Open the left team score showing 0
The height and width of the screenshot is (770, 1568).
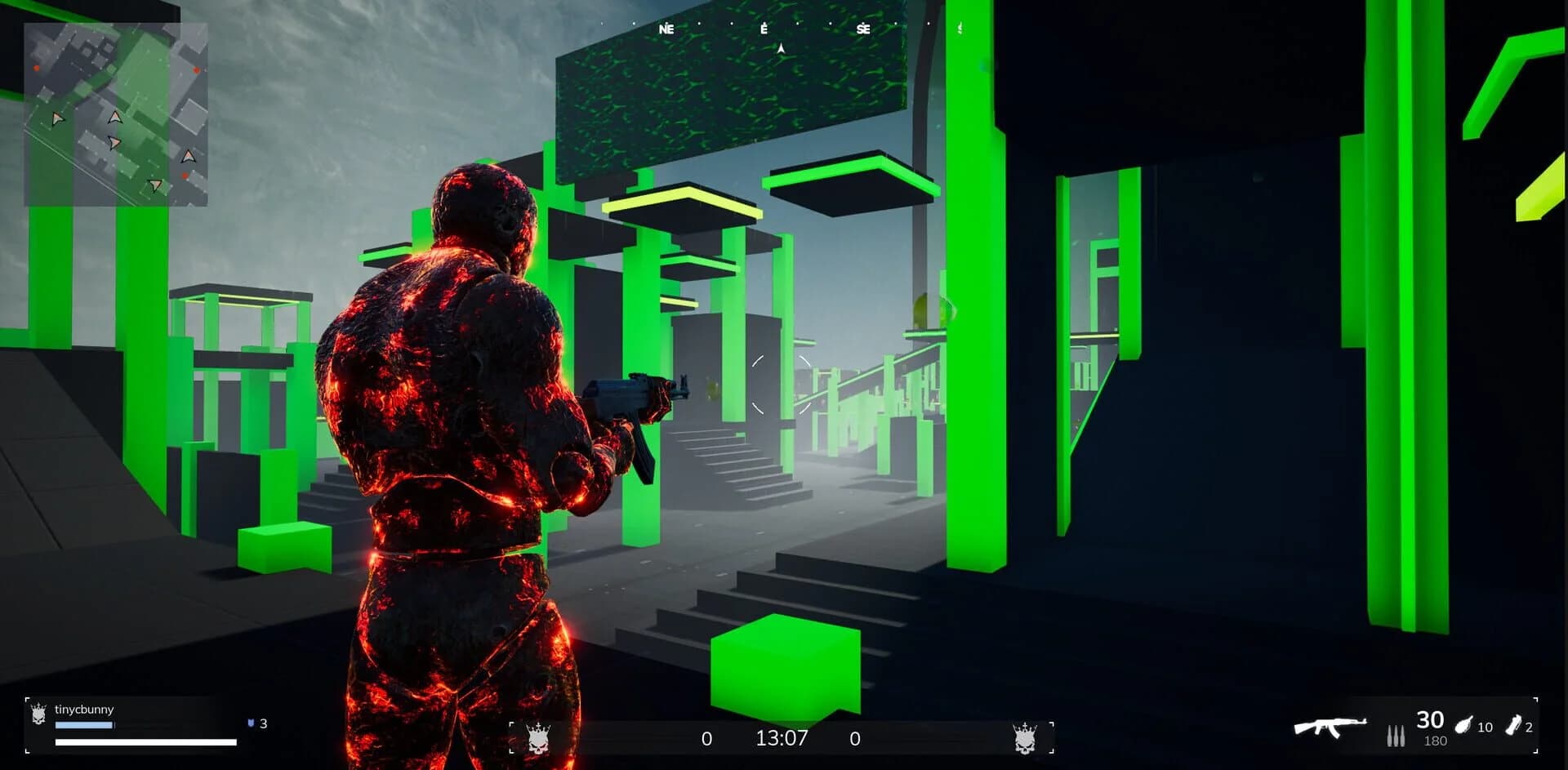coord(706,737)
